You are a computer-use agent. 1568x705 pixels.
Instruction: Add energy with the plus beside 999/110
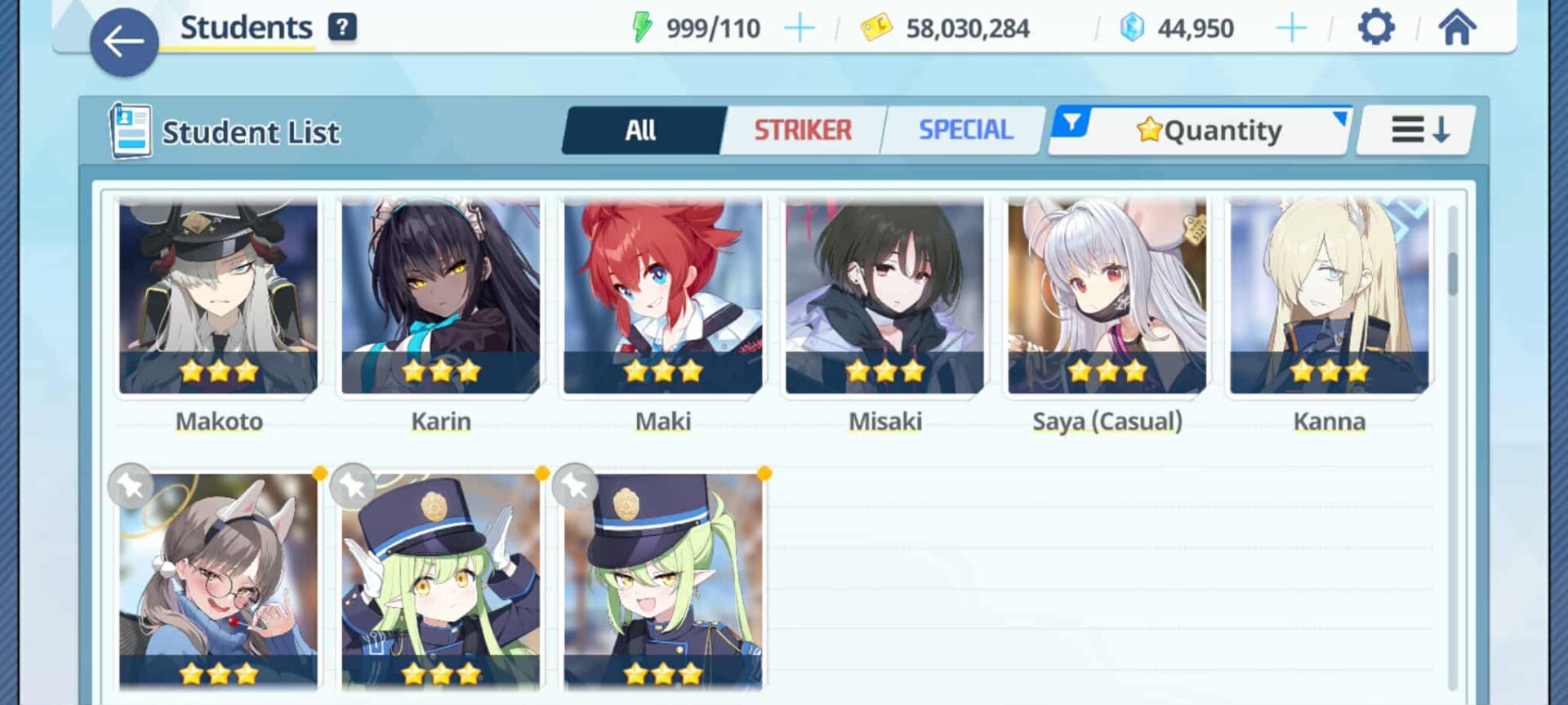pos(799,29)
